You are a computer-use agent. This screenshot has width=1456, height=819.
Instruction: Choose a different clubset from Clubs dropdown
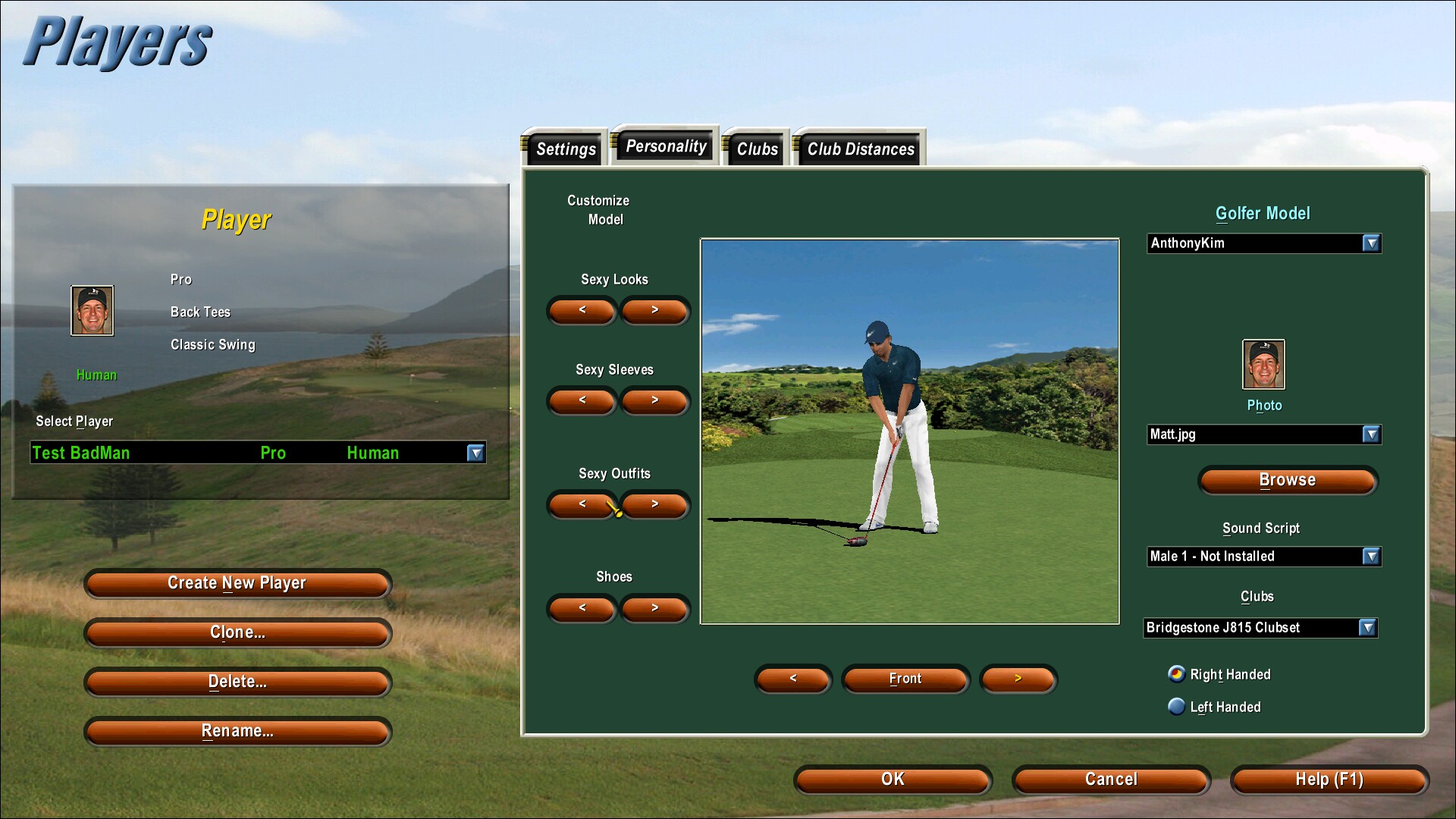point(1367,628)
